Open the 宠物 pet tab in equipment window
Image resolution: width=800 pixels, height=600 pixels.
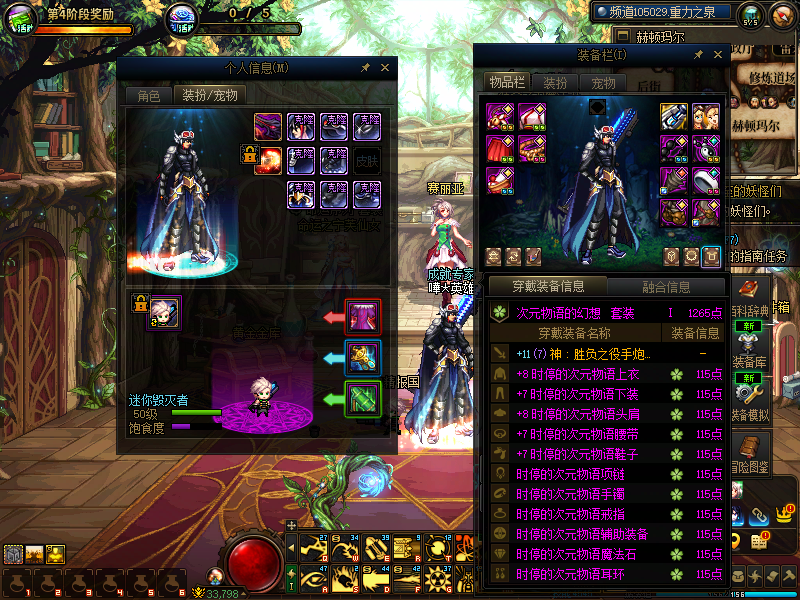click(603, 83)
